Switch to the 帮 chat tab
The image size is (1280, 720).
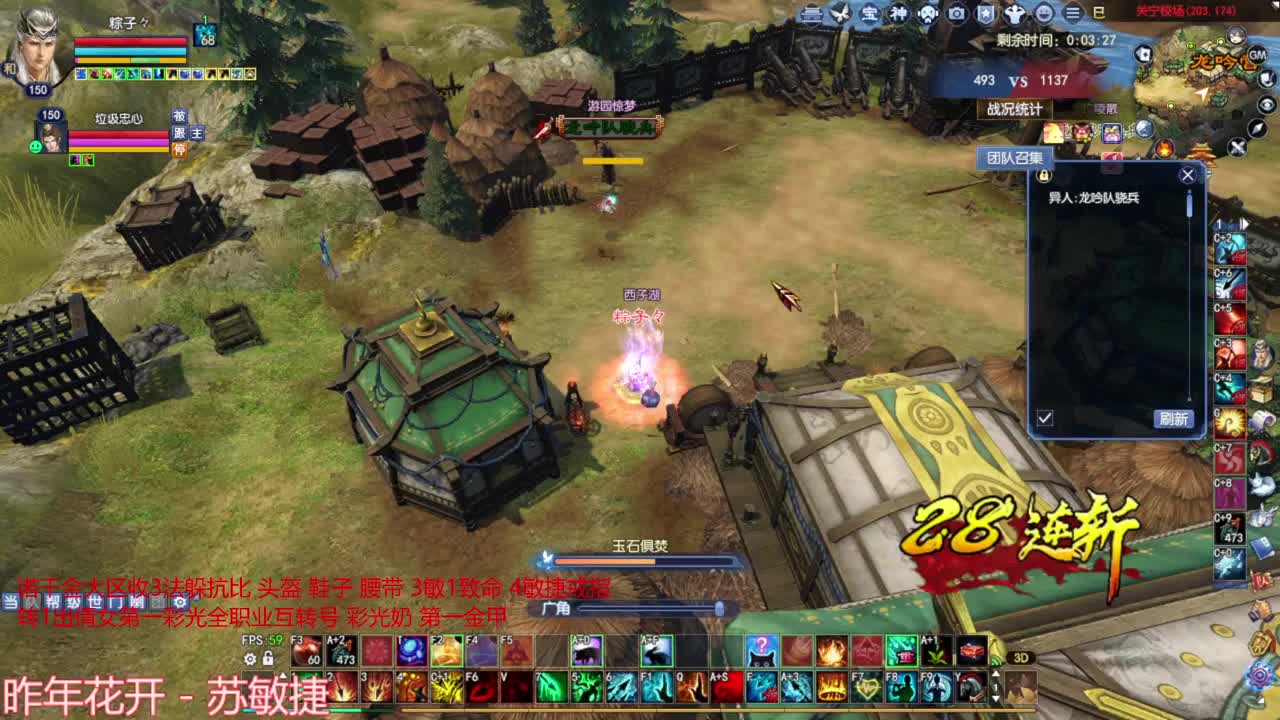click(54, 601)
